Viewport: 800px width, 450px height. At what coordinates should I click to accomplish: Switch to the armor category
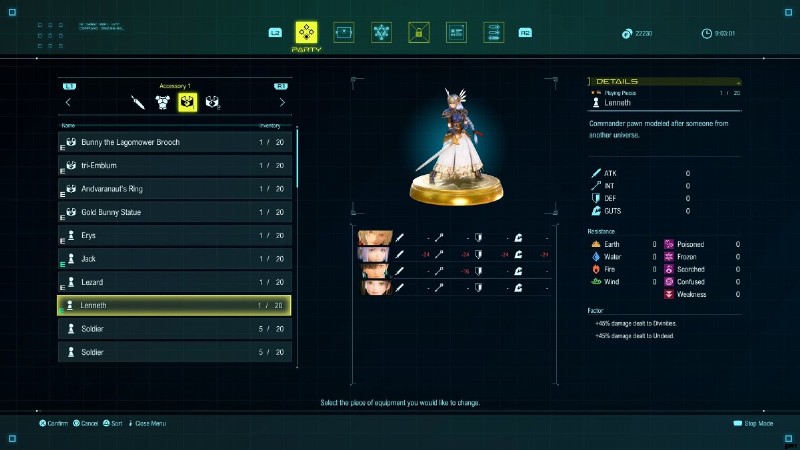point(162,102)
